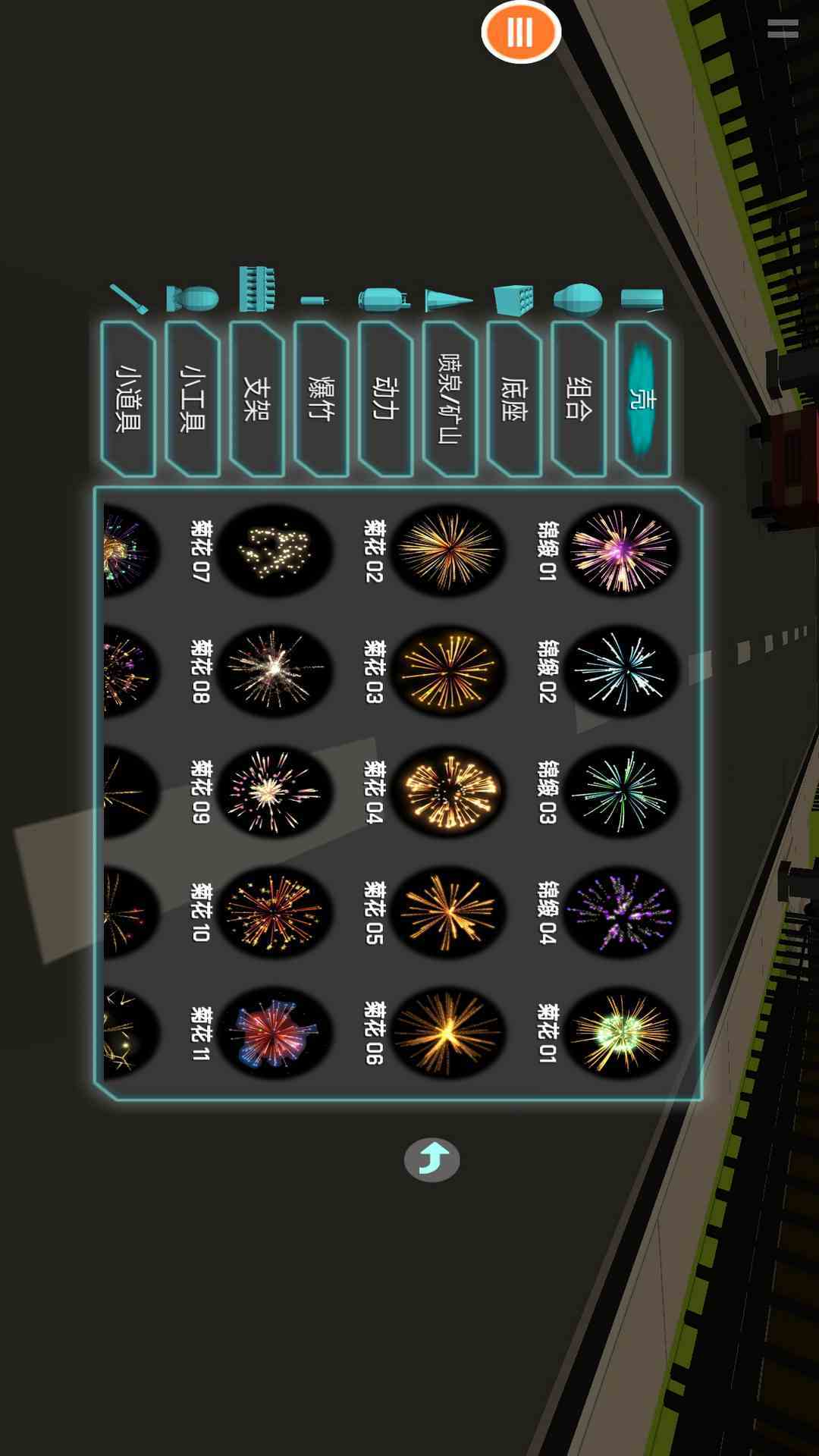
Task: Open the 爆竹 category tab
Action: (x=321, y=399)
